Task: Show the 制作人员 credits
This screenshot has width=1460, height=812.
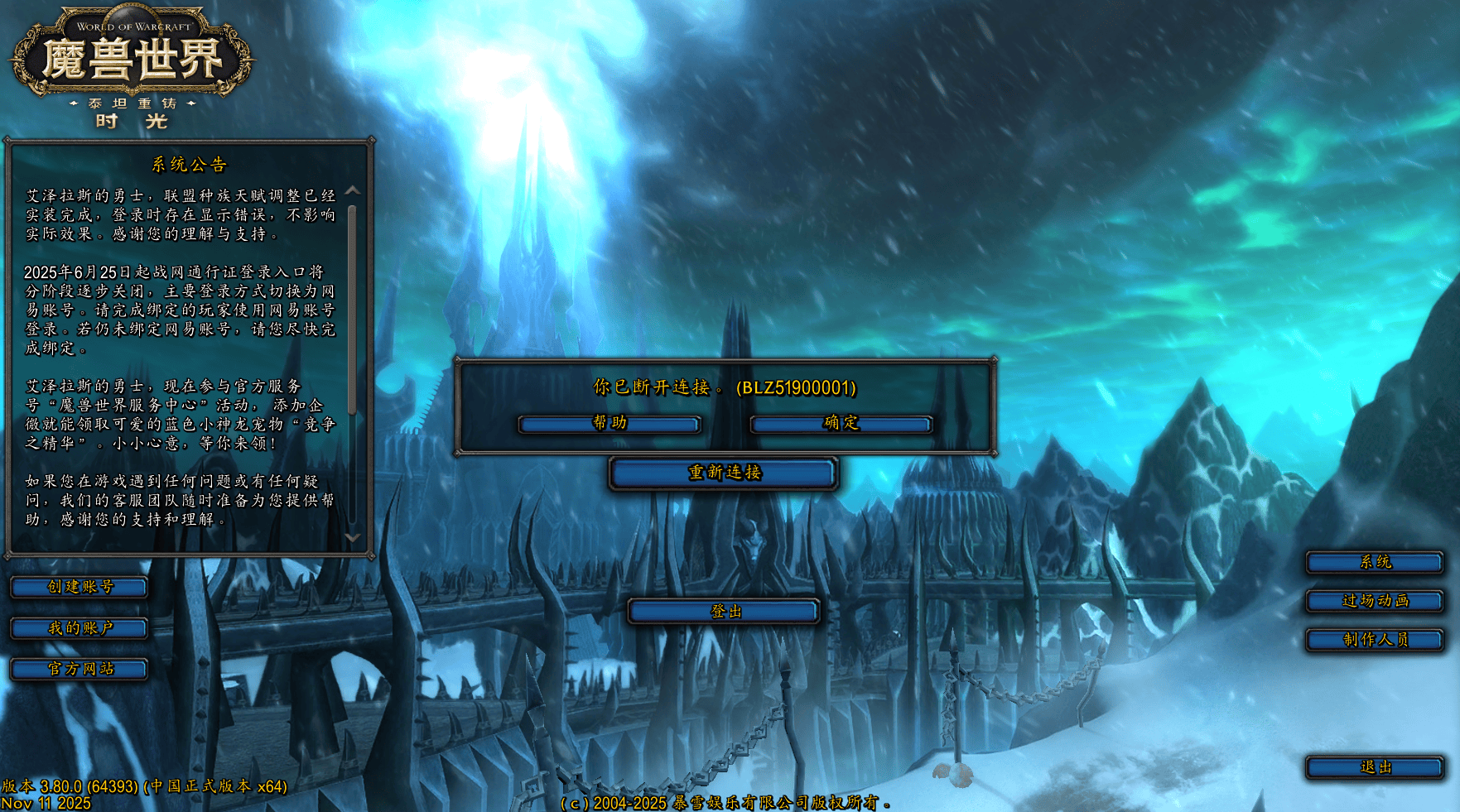Action: coord(1375,640)
